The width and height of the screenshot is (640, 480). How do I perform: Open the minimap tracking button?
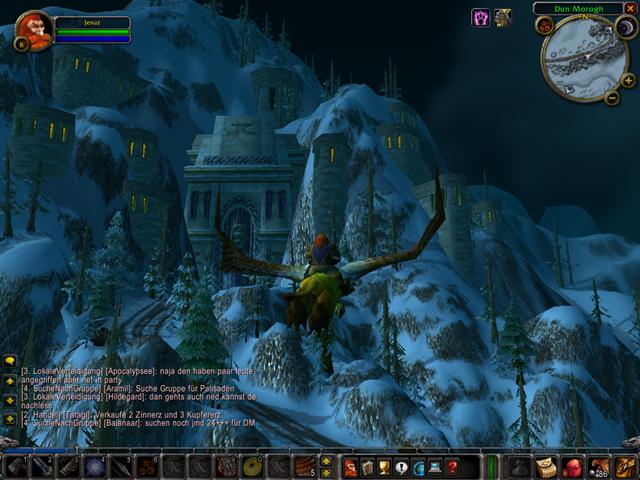(545, 26)
